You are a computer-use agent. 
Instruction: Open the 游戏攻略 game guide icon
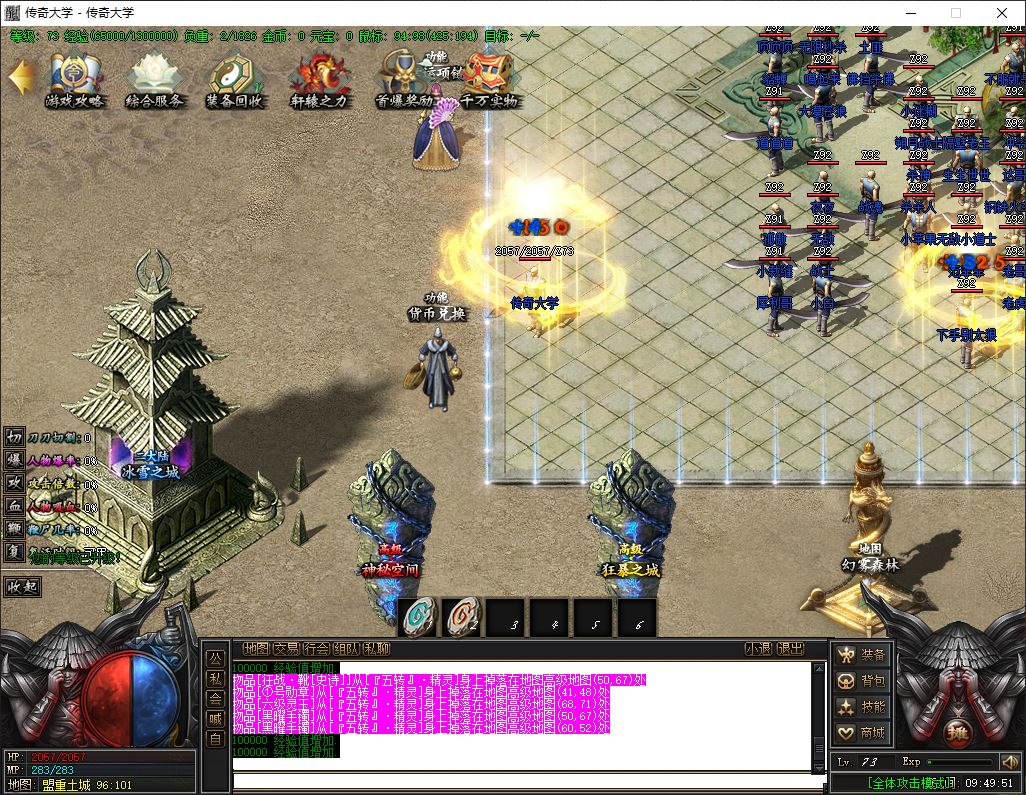[74, 79]
